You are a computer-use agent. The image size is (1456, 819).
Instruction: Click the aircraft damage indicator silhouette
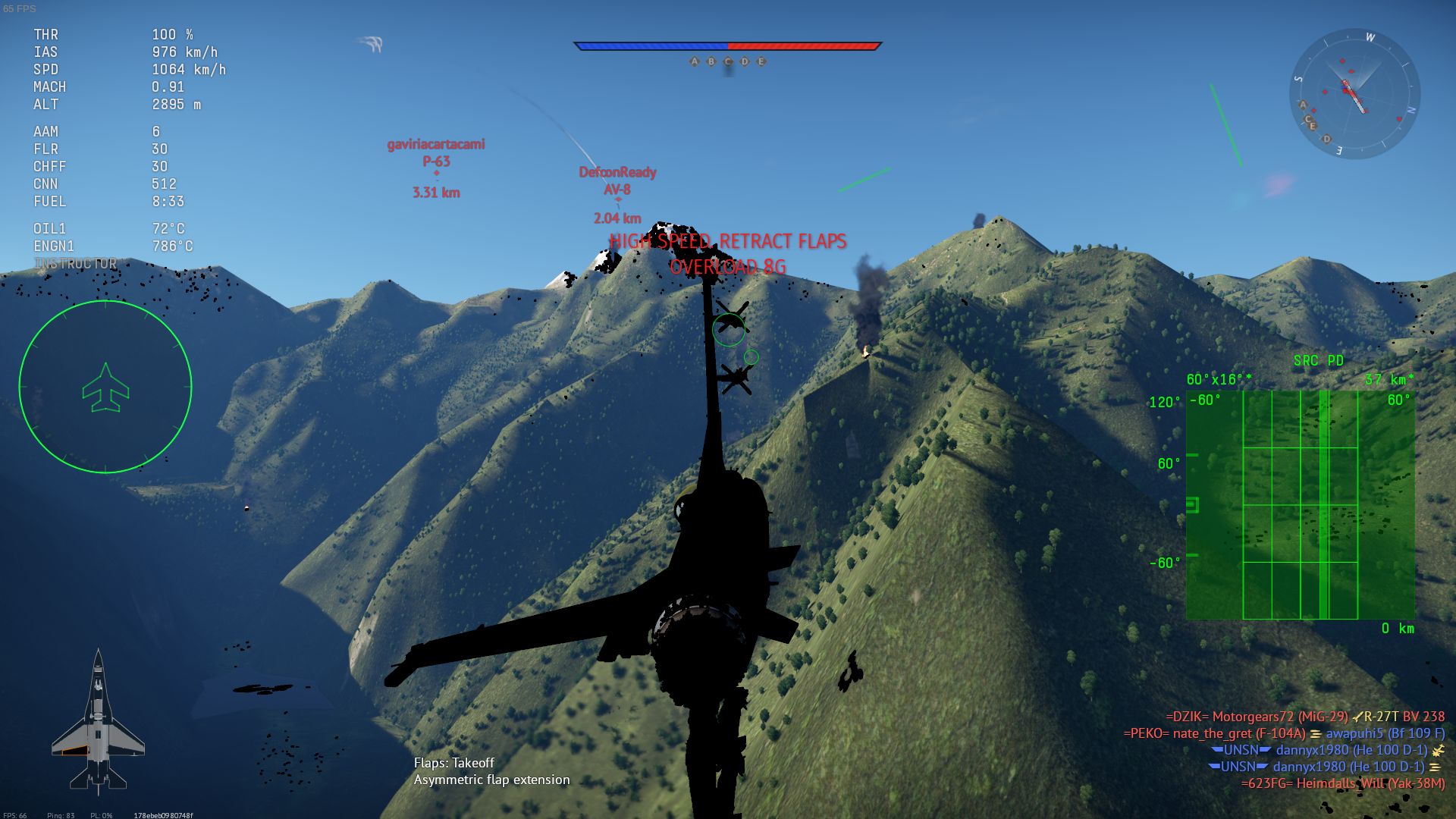(99, 720)
